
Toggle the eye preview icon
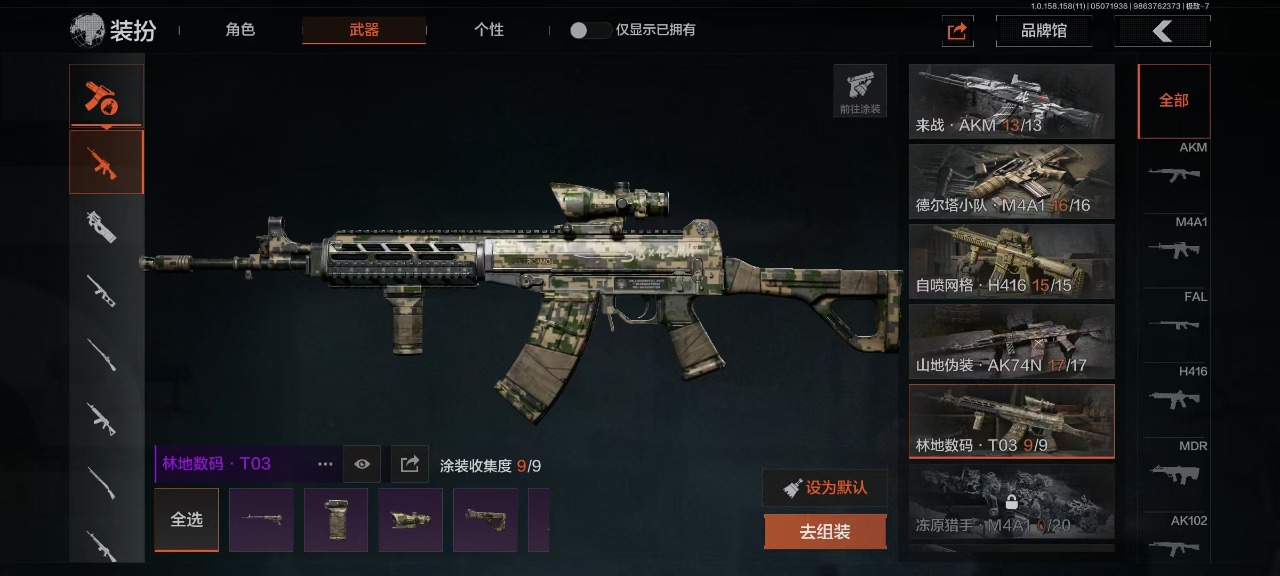362,464
